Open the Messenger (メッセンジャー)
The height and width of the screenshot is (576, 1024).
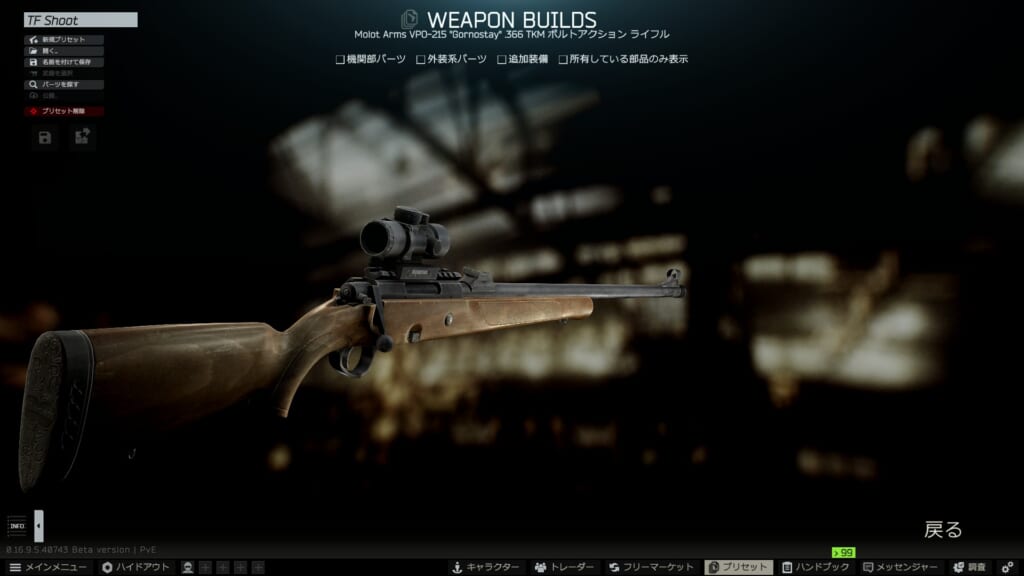pos(902,567)
